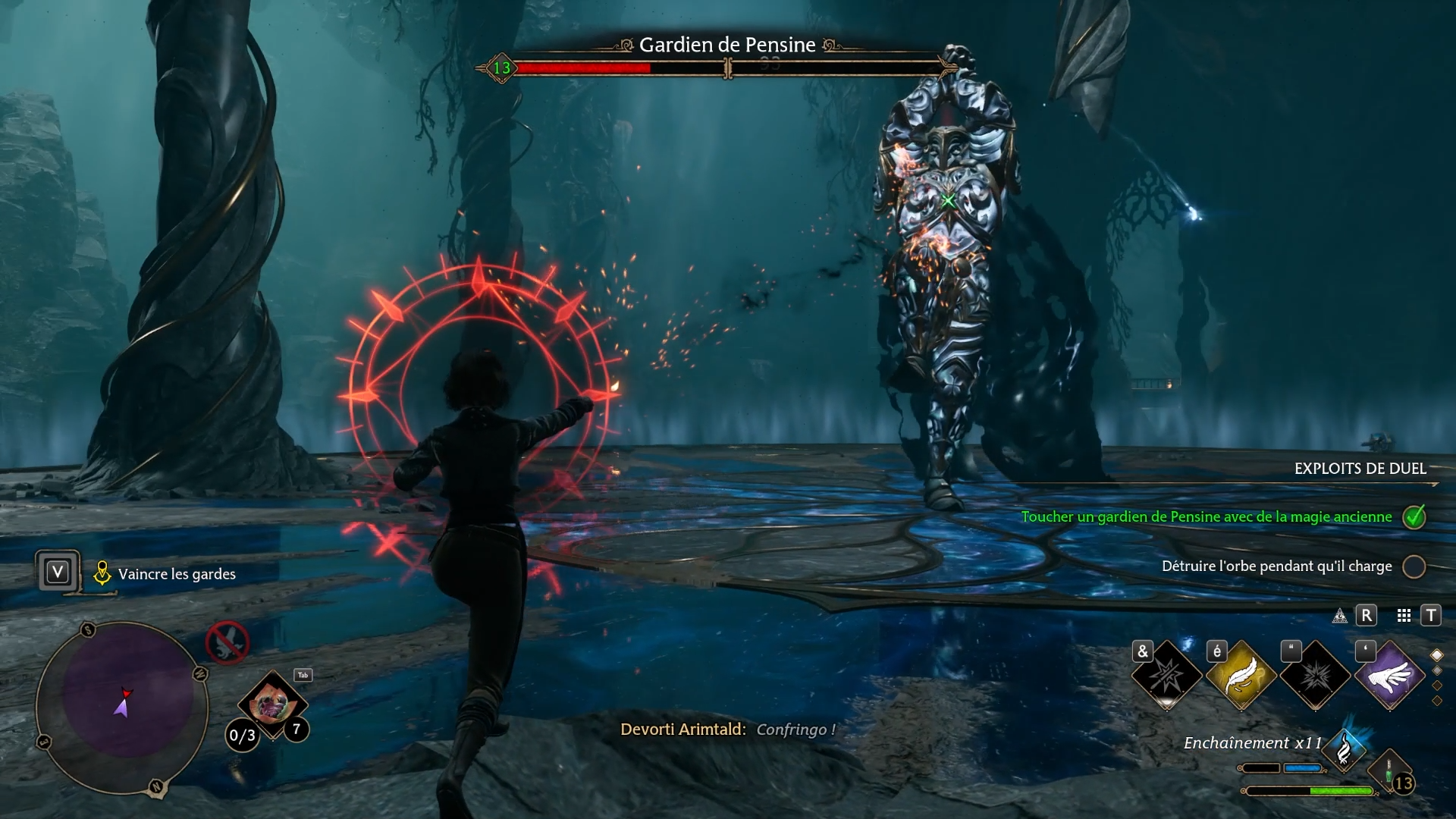
Task: Activate the purple winged hand spell
Action: [1389, 675]
